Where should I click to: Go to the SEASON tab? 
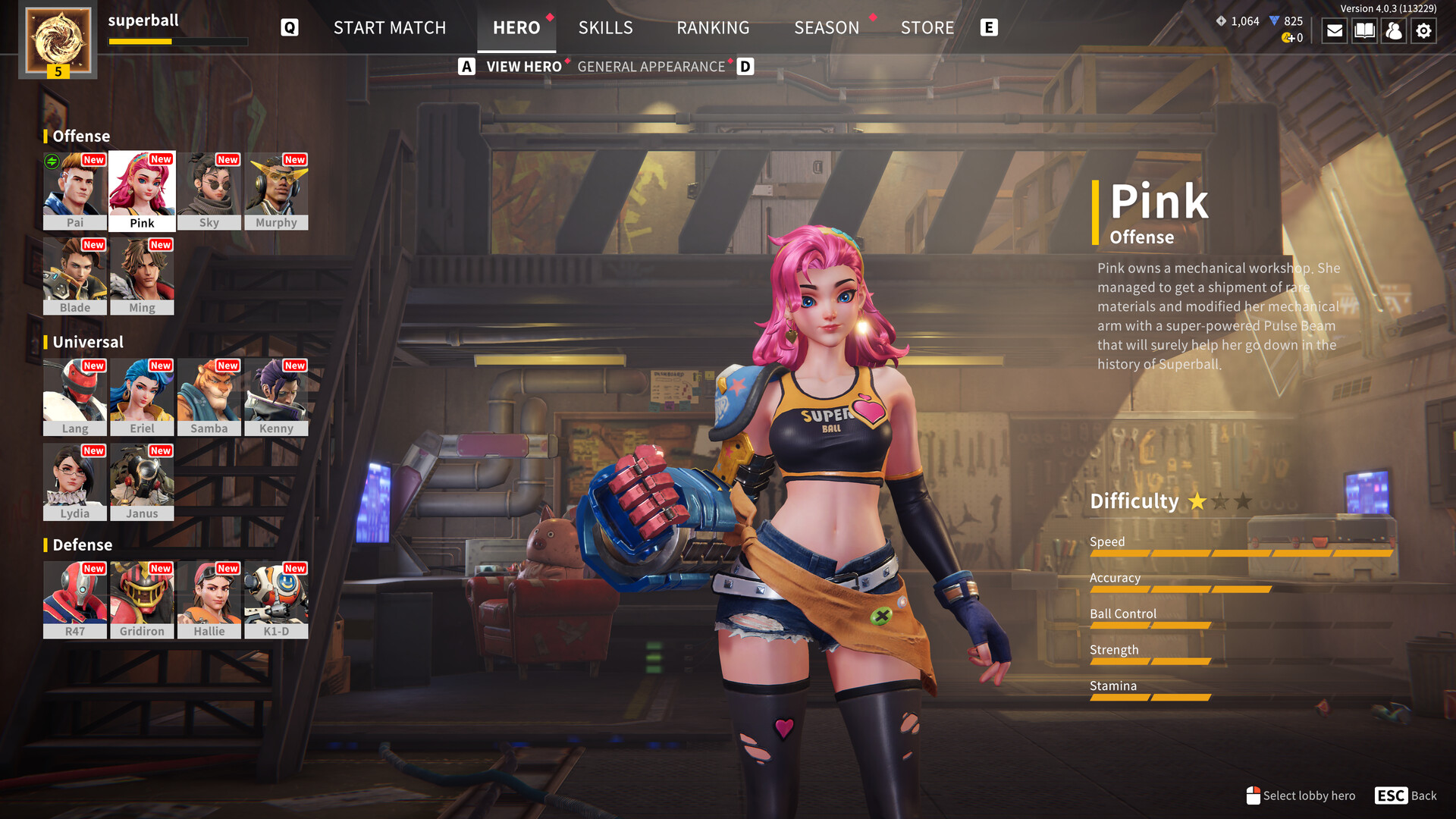827,28
